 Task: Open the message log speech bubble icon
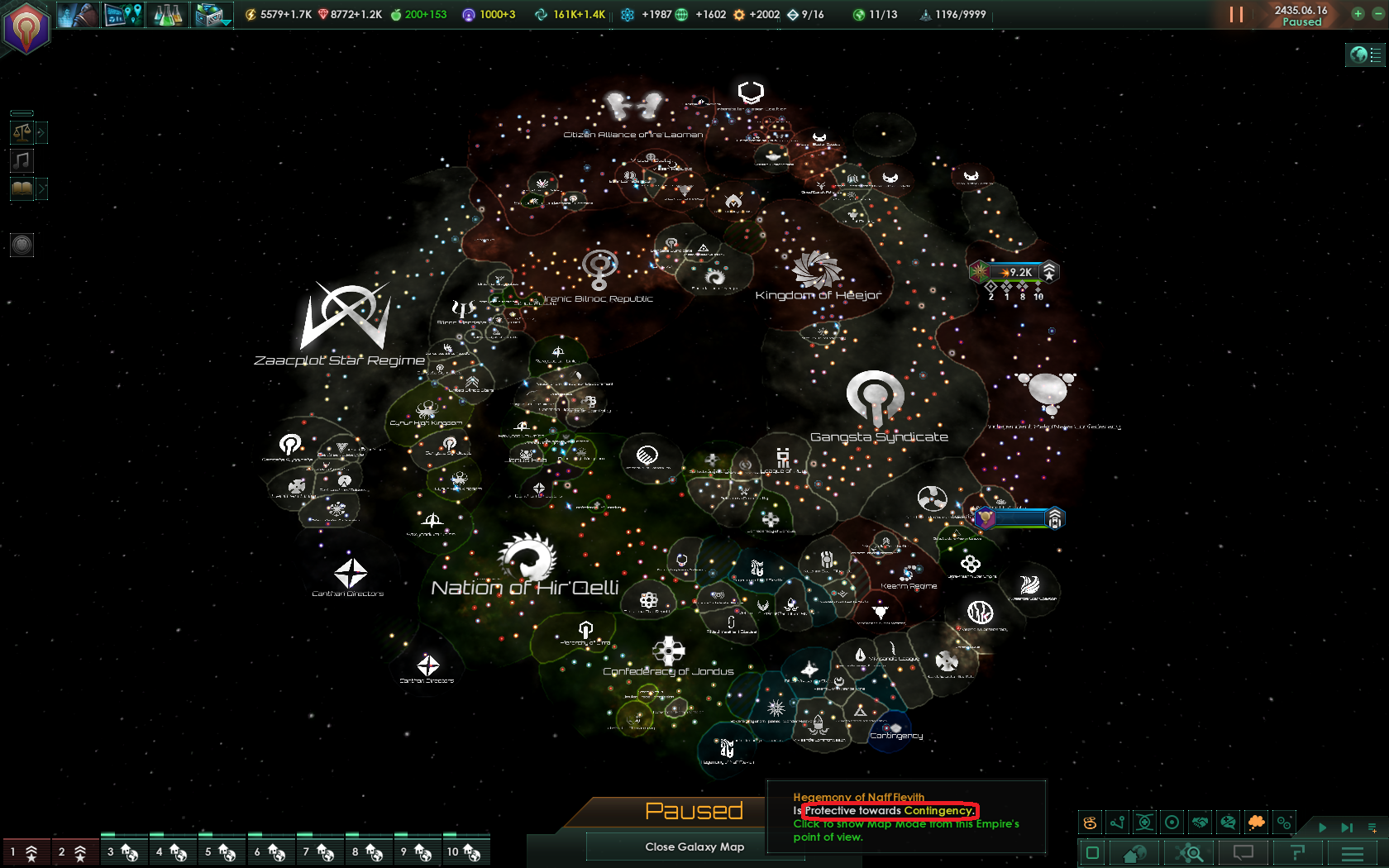click(1243, 852)
